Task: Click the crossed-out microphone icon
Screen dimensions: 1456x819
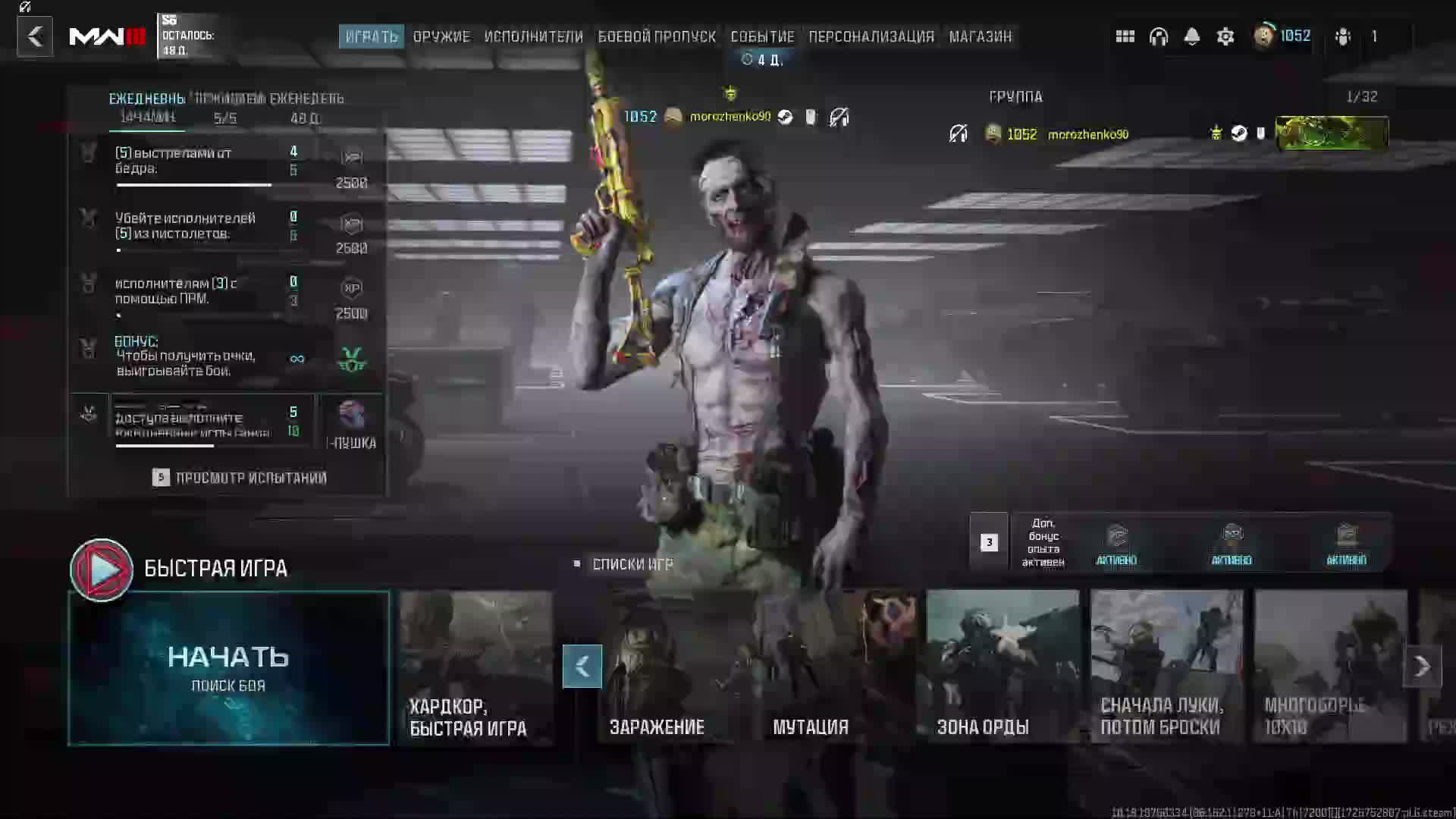Action: pyautogui.click(x=838, y=118)
